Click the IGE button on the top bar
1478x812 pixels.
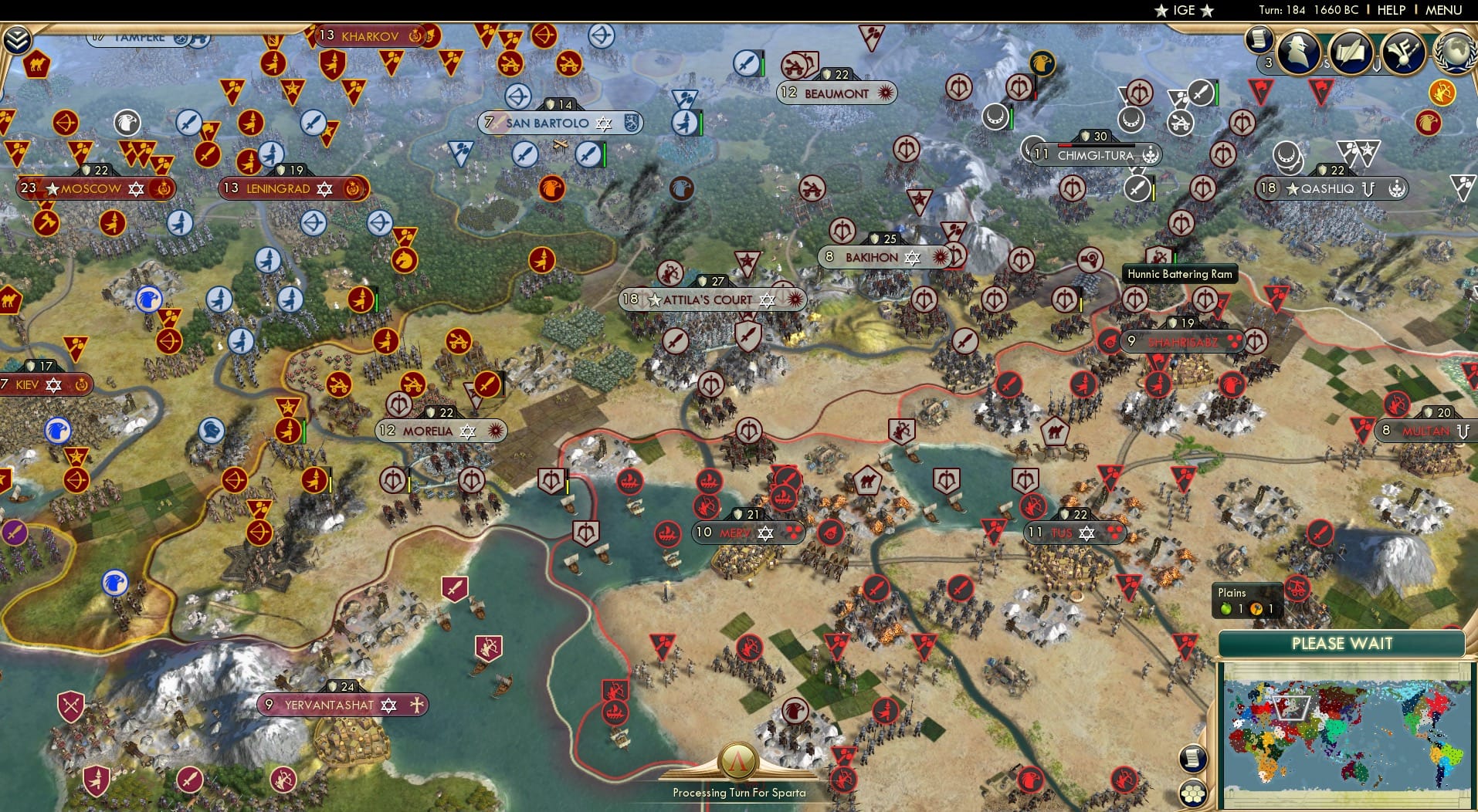(1184, 11)
